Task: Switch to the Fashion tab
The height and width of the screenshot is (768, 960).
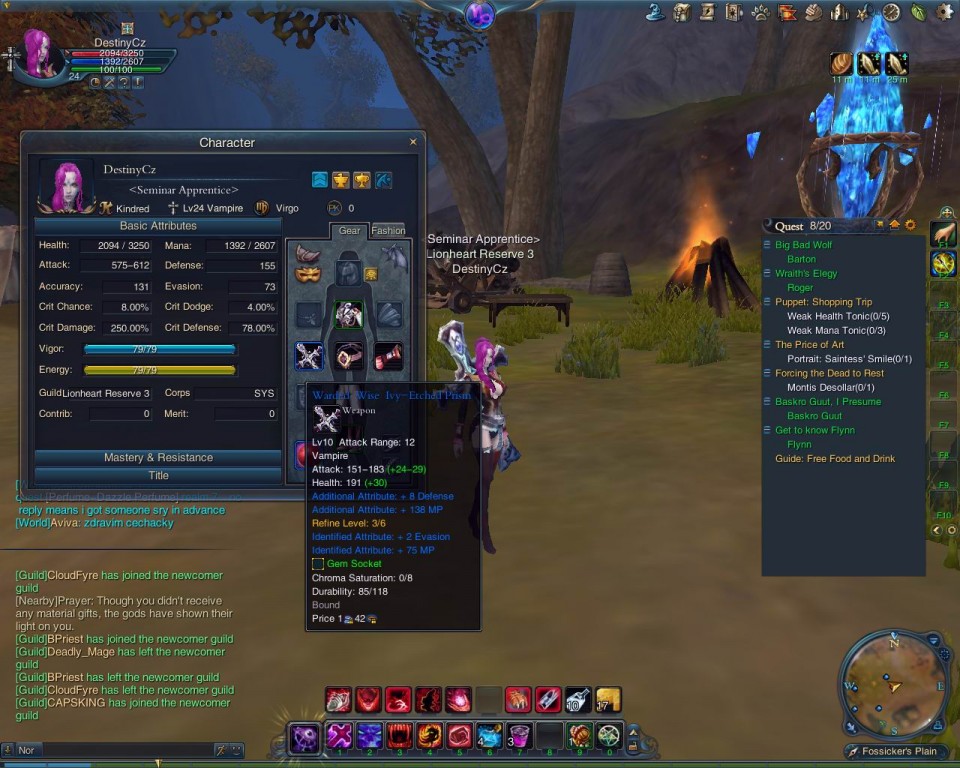Action: pos(388,231)
